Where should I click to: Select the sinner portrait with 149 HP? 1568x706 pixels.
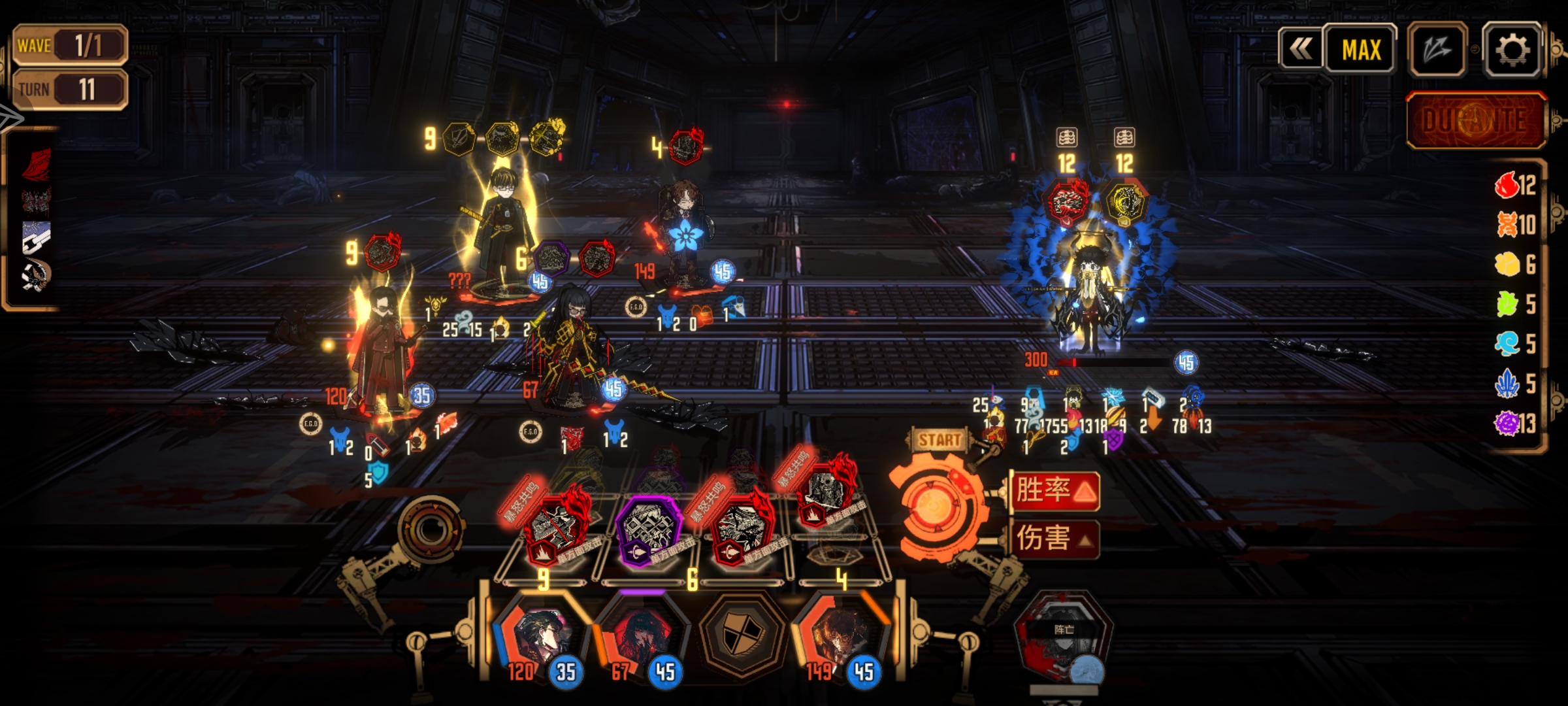840,637
